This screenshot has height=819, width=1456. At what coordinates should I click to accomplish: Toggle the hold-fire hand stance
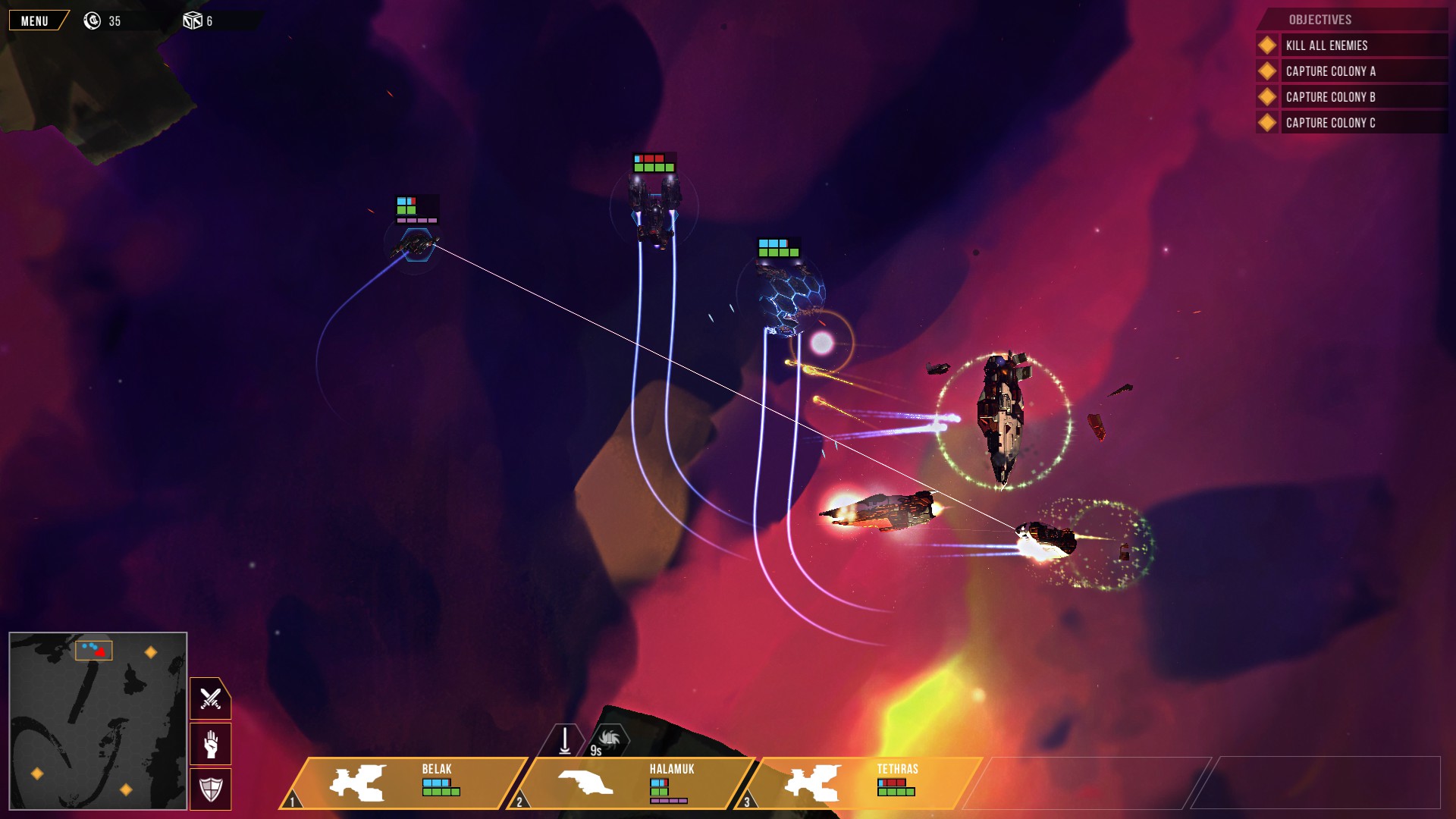(210, 744)
